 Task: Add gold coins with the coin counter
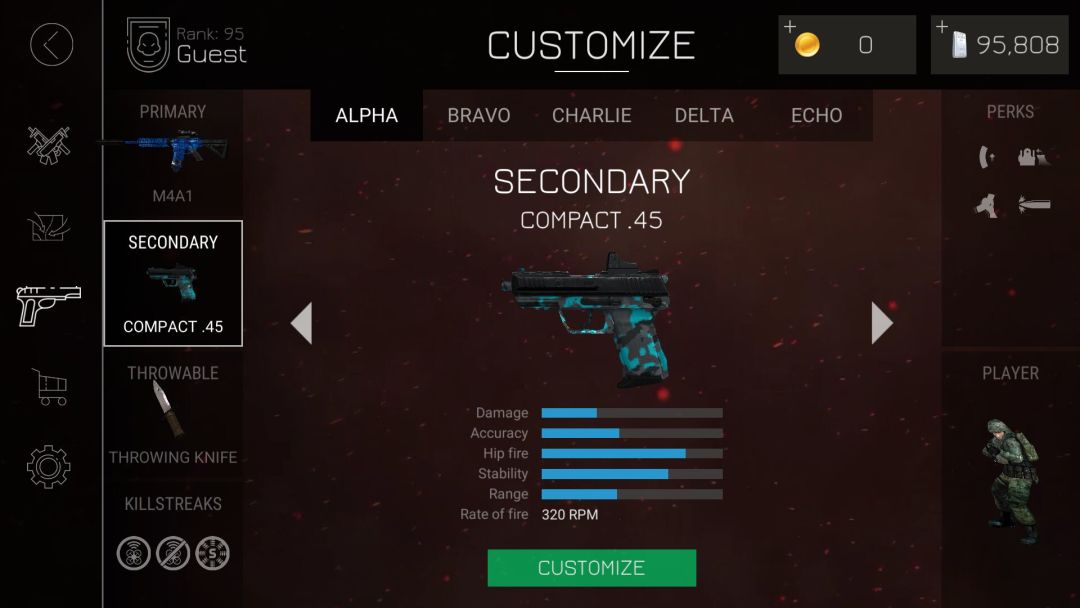[846, 45]
